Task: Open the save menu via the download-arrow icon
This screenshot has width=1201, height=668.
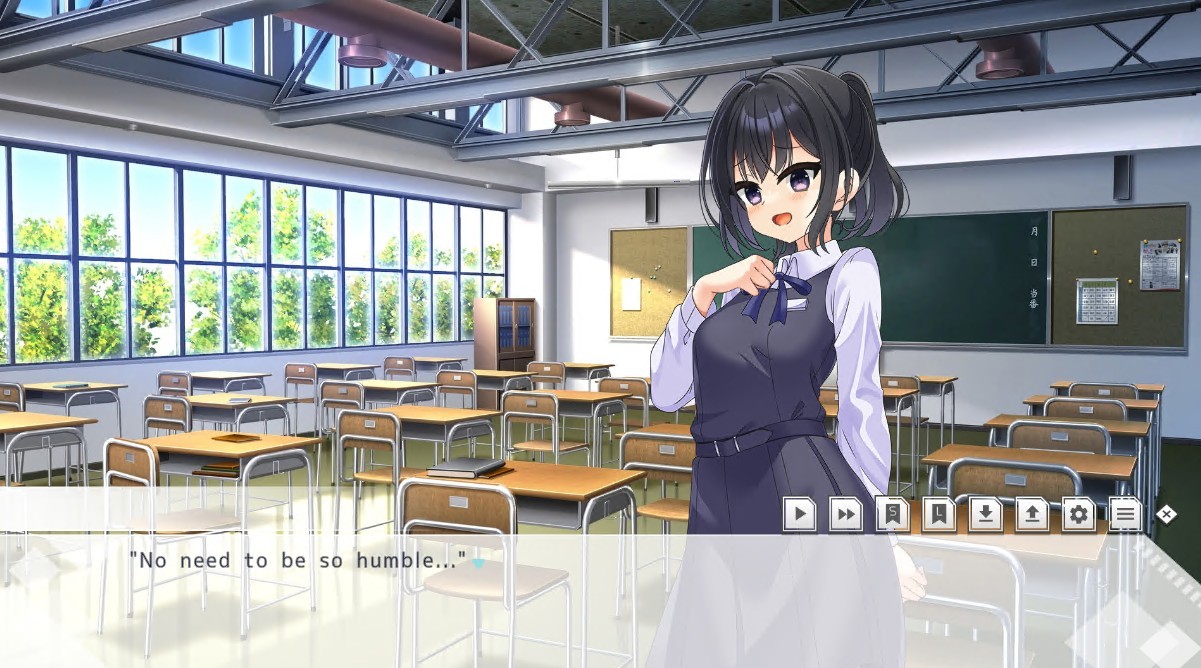Action: point(985,514)
